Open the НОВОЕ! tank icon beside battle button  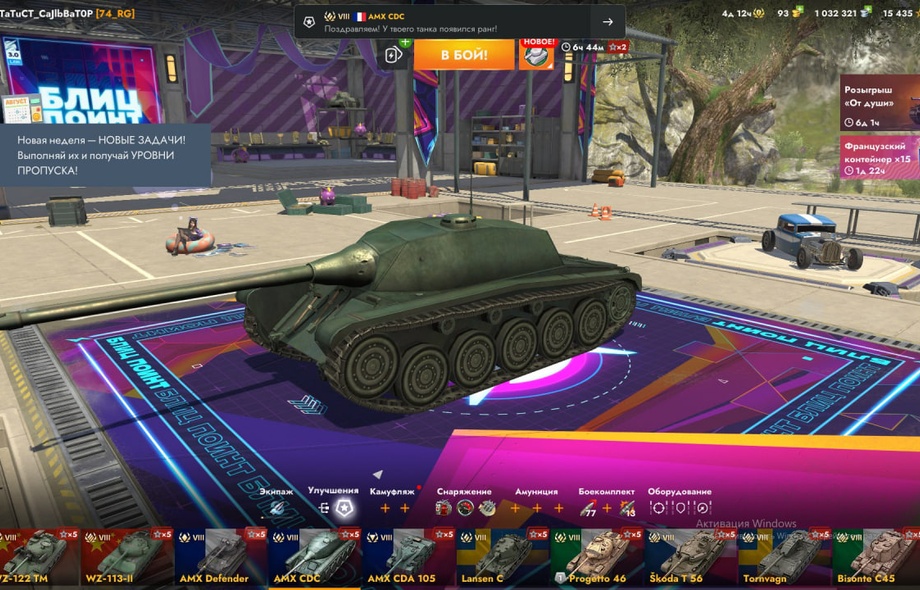click(537, 54)
